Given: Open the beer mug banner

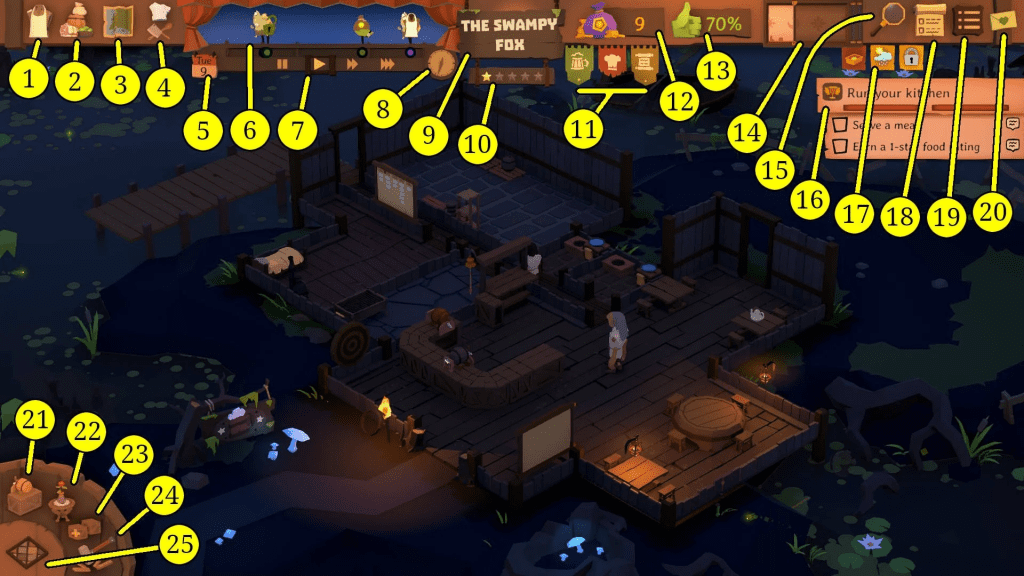Looking at the screenshot, I should pos(579,62).
